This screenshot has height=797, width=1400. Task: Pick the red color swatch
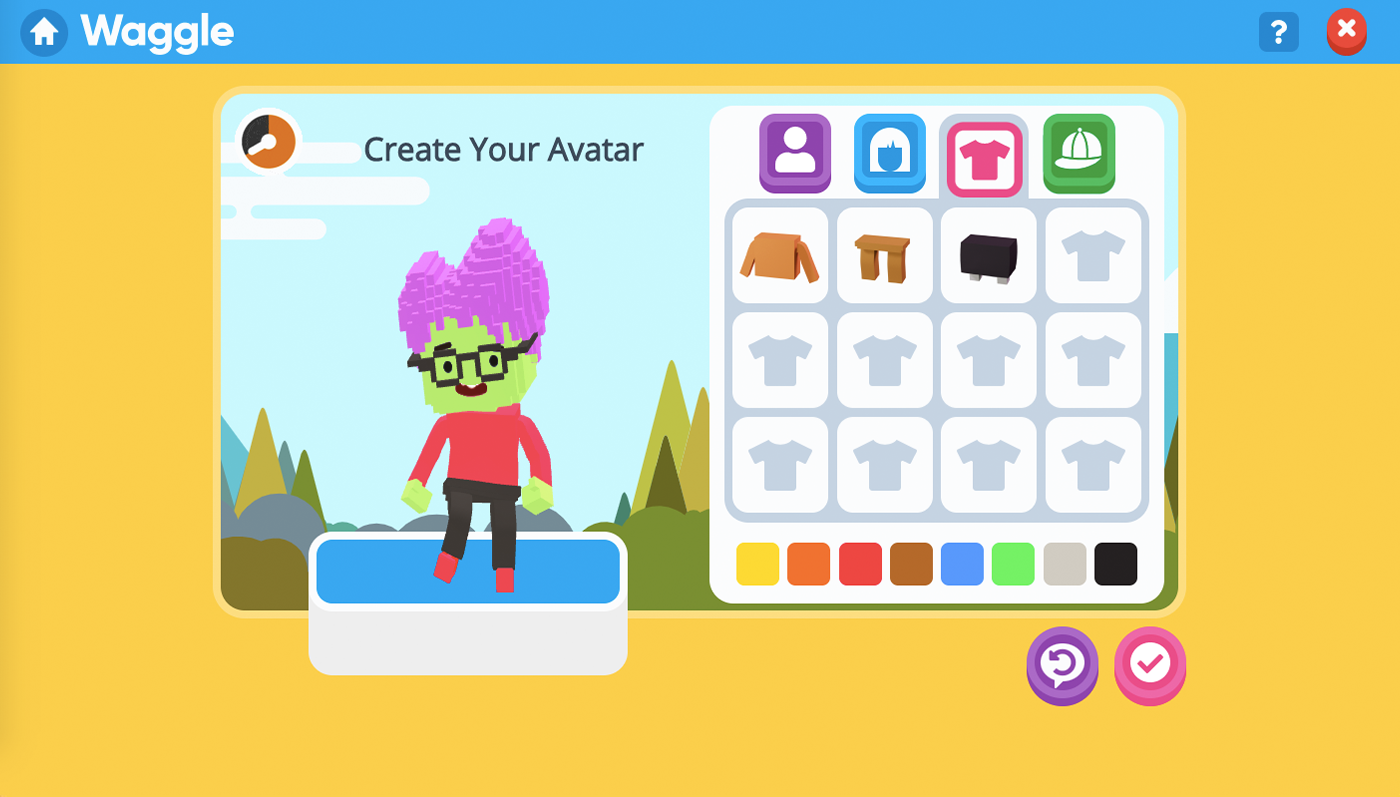(860, 564)
